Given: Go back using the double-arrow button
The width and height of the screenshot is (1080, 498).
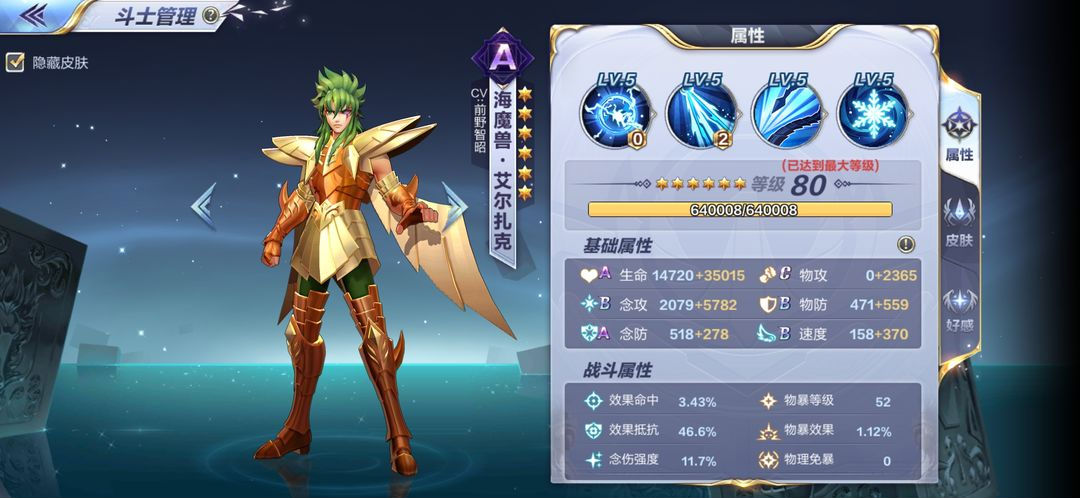Looking at the screenshot, I should coord(33,14).
